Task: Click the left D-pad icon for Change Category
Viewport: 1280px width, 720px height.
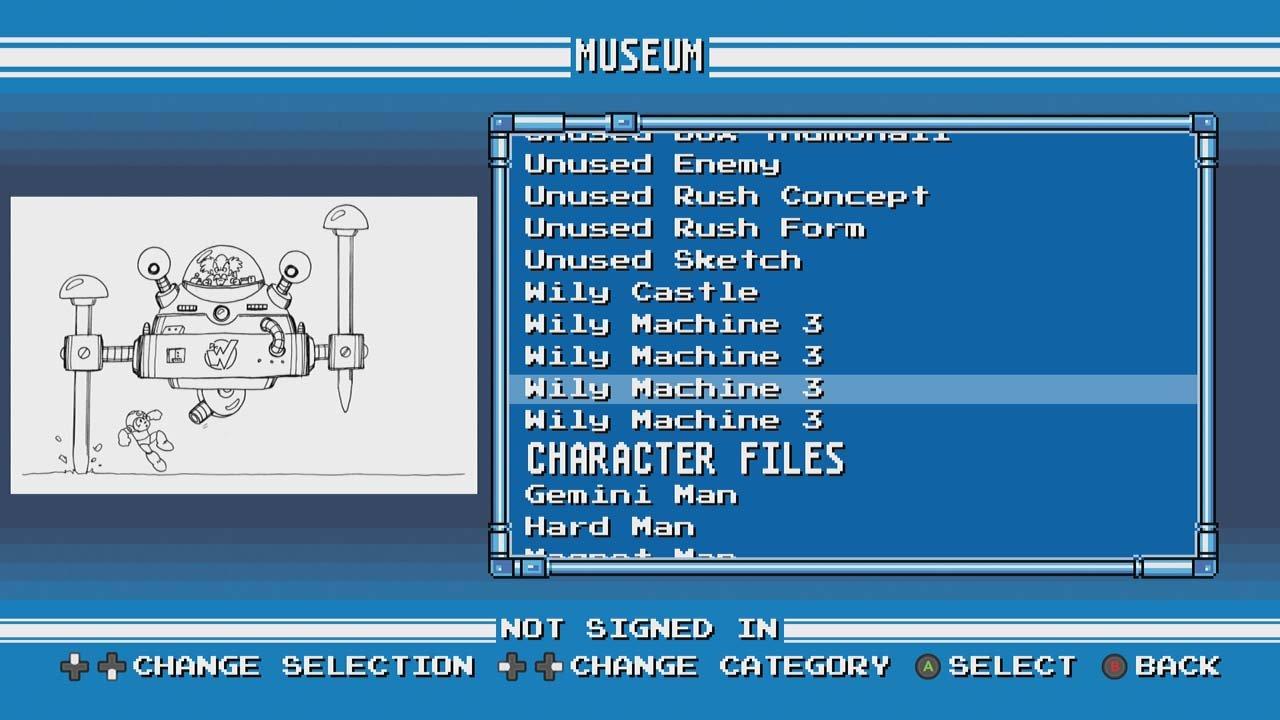Action: [513, 665]
